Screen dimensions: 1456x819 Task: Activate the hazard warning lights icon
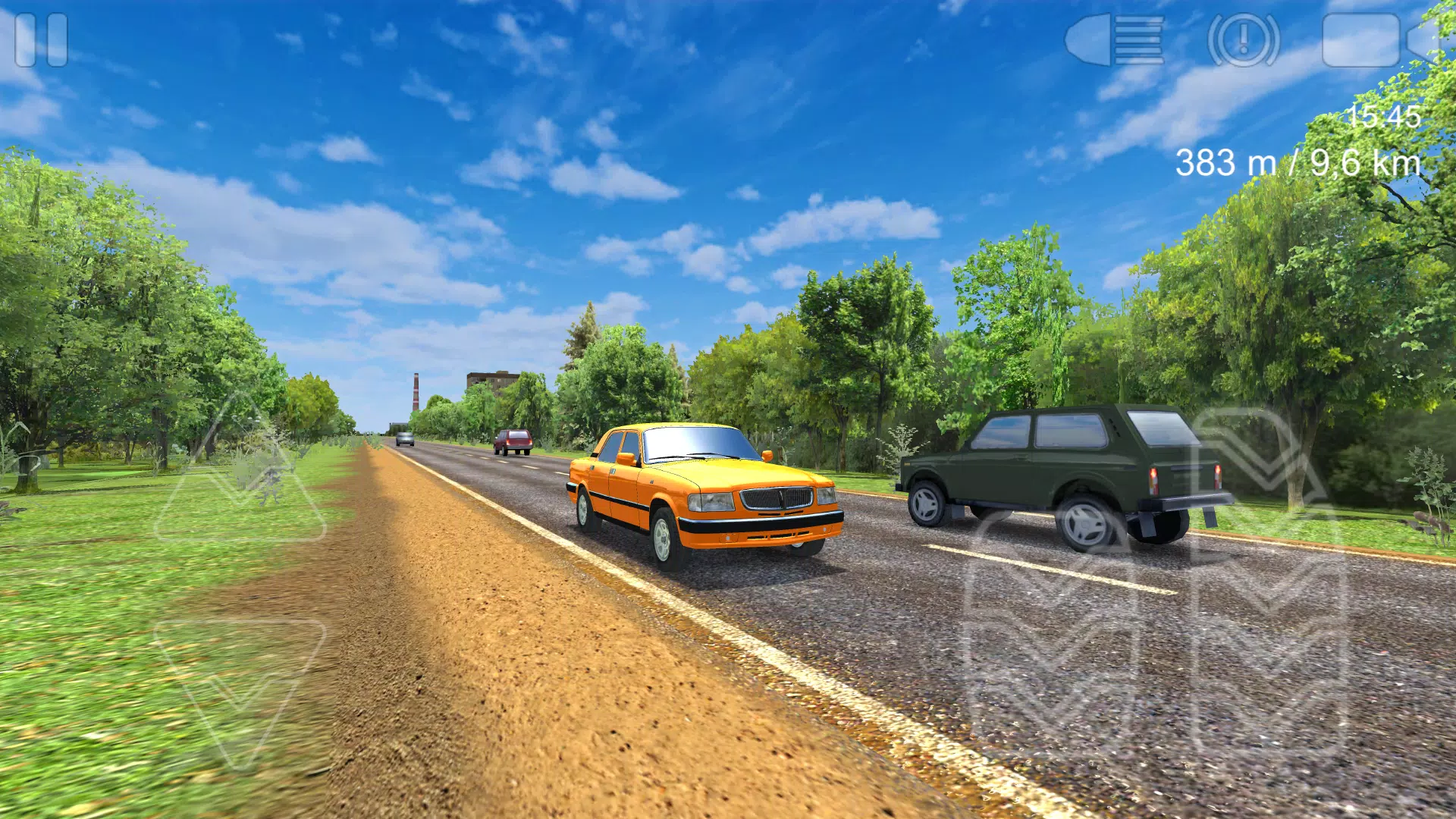point(1243,39)
